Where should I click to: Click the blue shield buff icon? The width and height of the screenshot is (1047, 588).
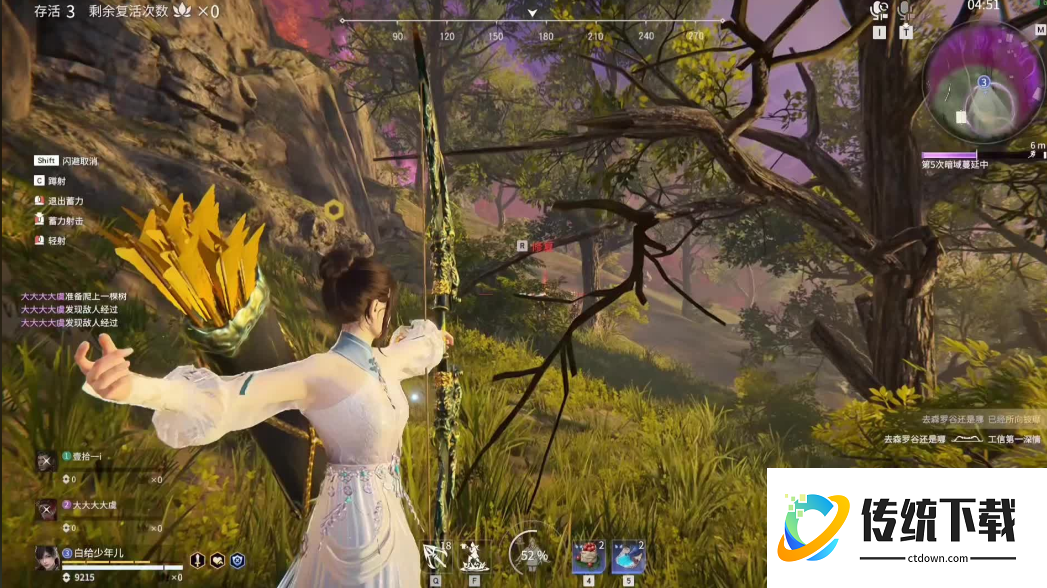(x=238, y=561)
